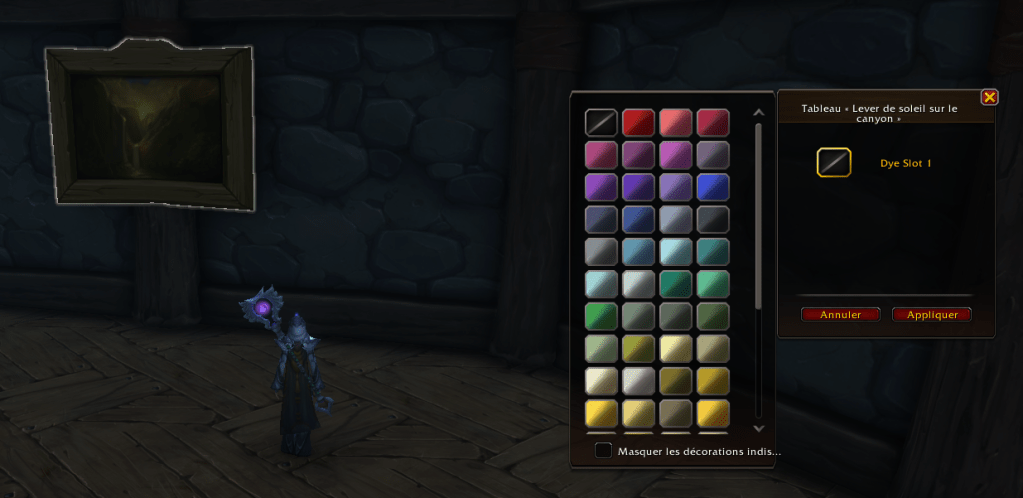Viewport: 1023px width, 498px height.
Task: Choose the pale yellow dye swatch
Action: pos(675,349)
